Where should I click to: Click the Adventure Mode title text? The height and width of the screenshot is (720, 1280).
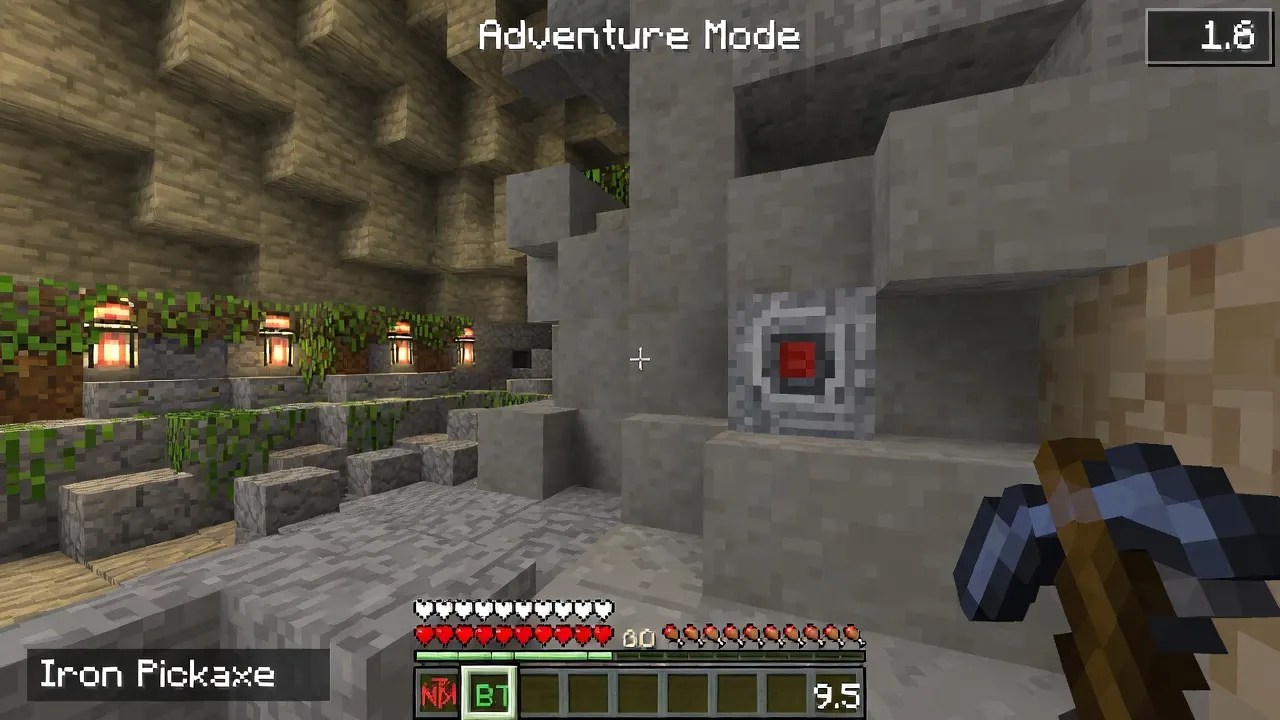point(639,36)
